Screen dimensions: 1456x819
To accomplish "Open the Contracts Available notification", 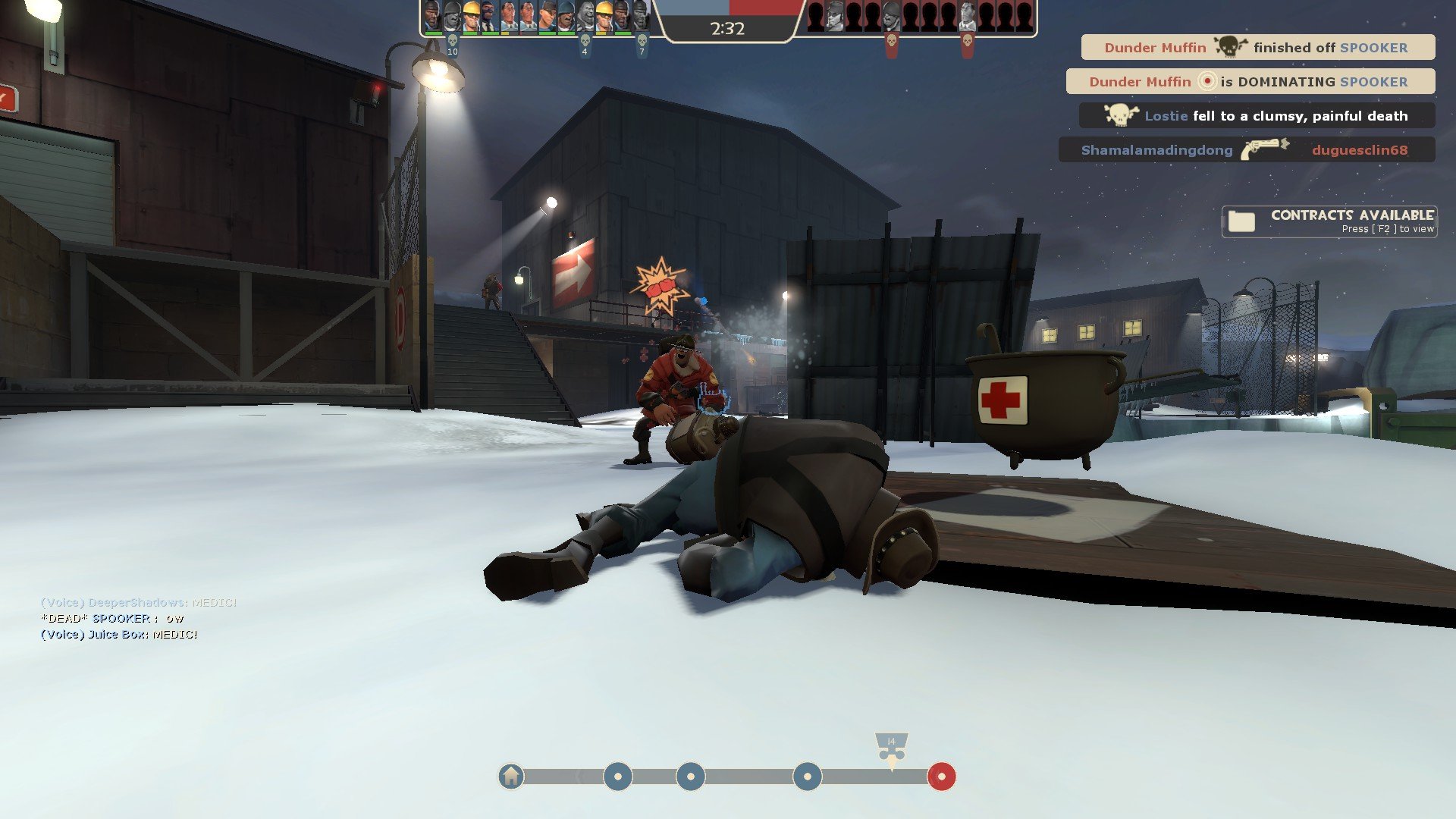I will pos(1329,221).
